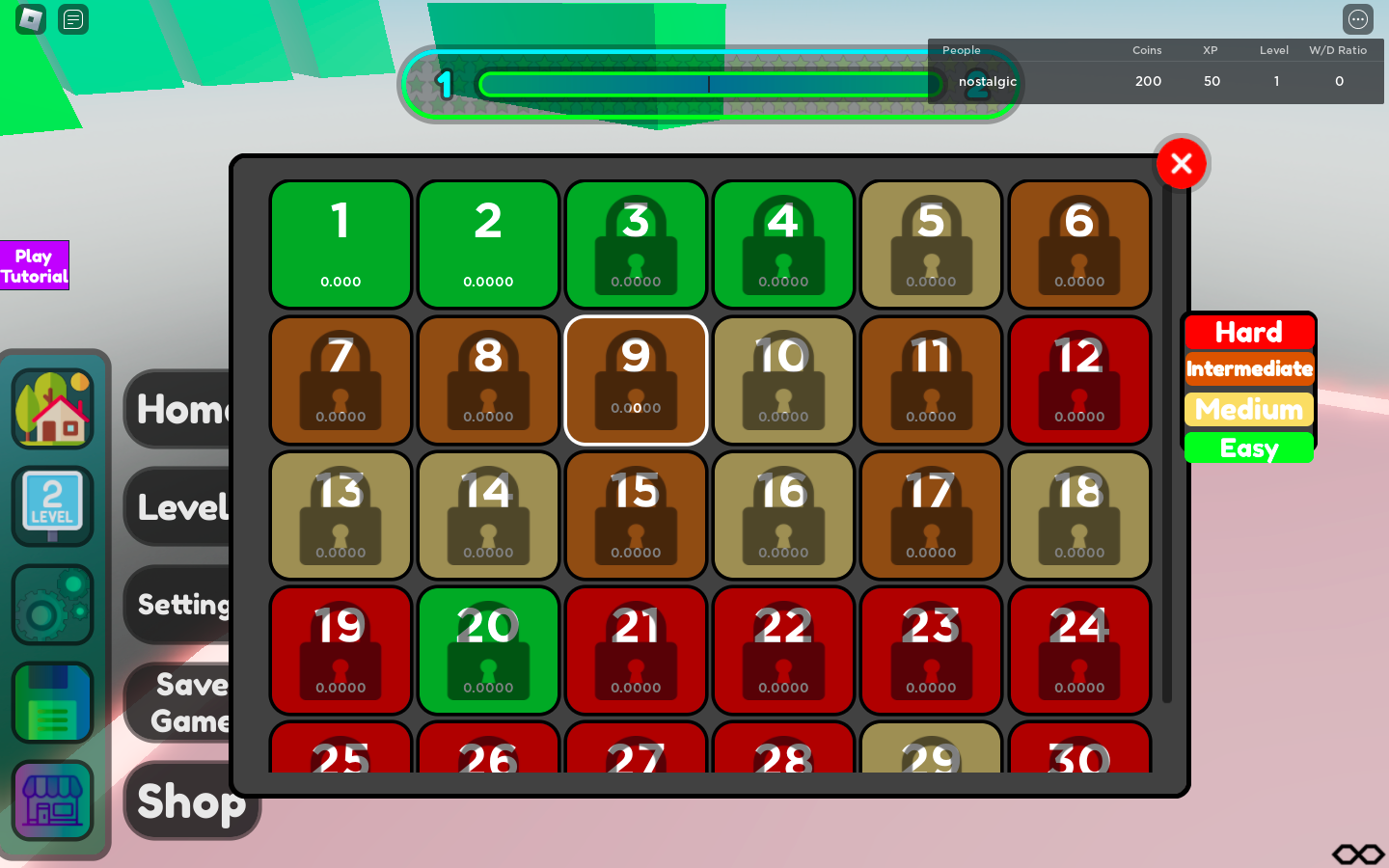The width and height of the screenshot is (1389, 868).
Task: Toggle the Medium difficulty filter
Action: point(1248,409)
